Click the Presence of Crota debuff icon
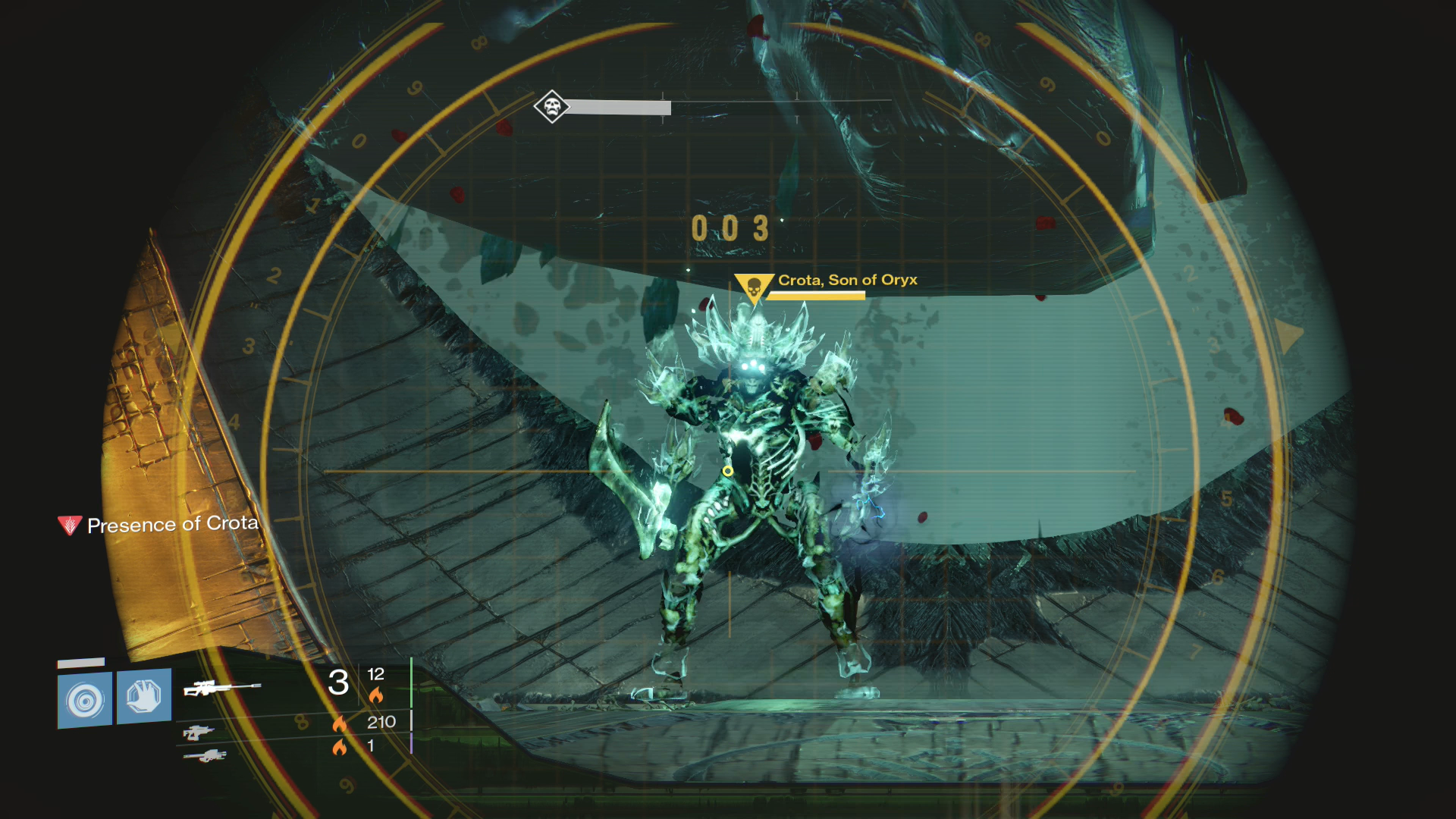This screenshot has height=819, width=1456. (x=70, y=525)
